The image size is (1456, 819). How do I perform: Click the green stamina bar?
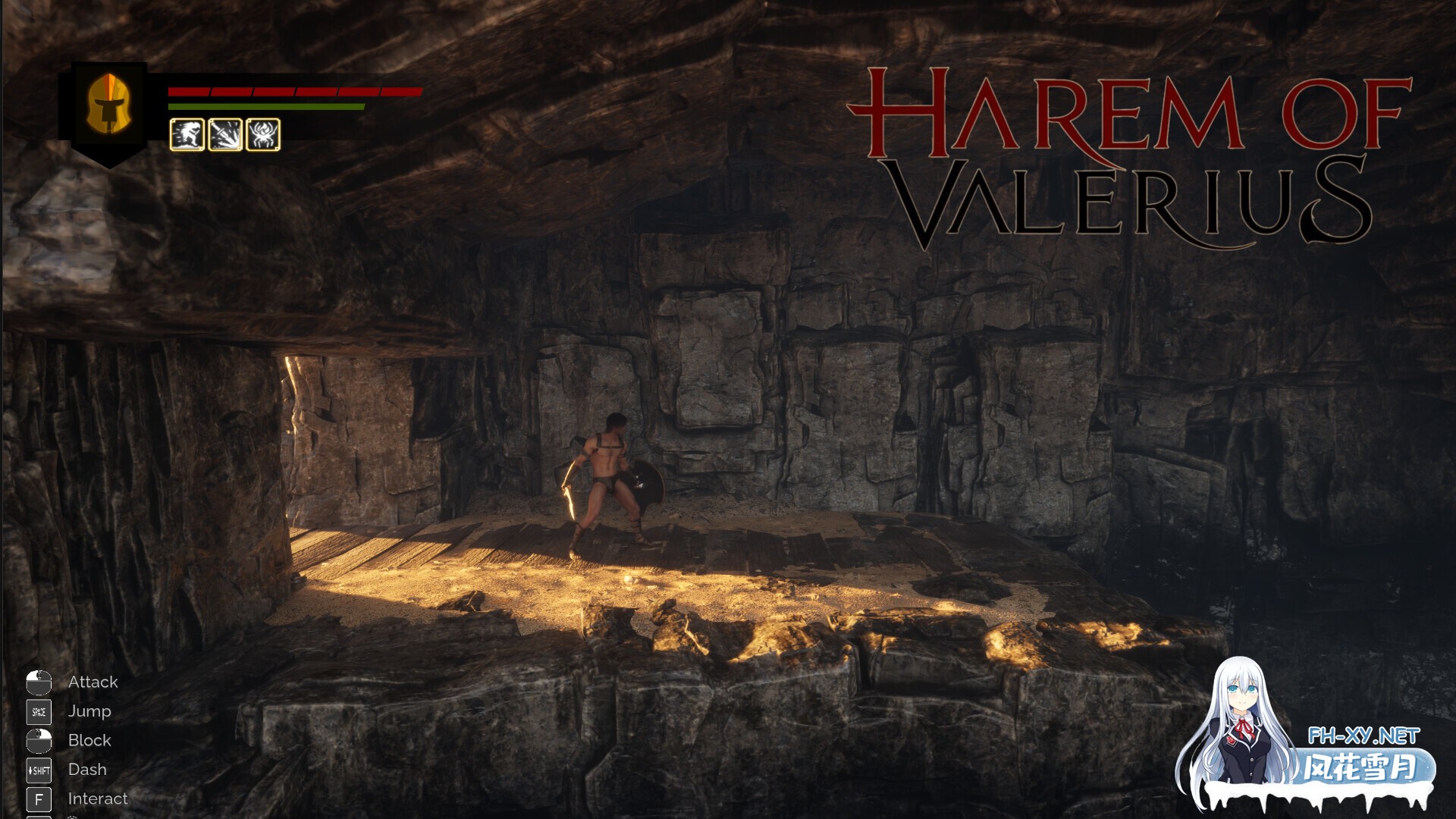(265, 108)
